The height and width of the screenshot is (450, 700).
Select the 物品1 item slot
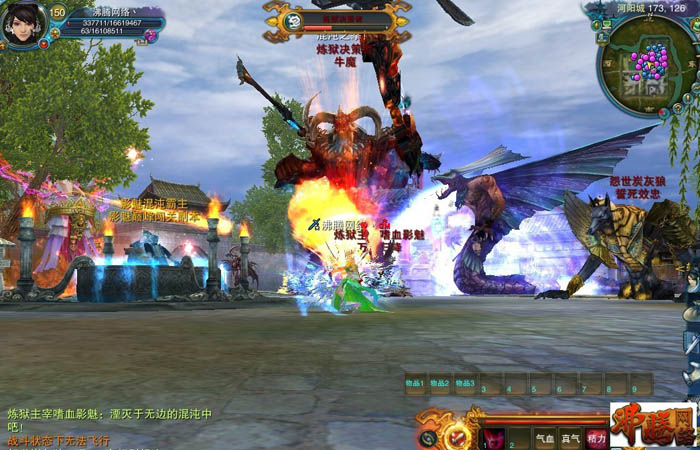click(x=414, y=384)
